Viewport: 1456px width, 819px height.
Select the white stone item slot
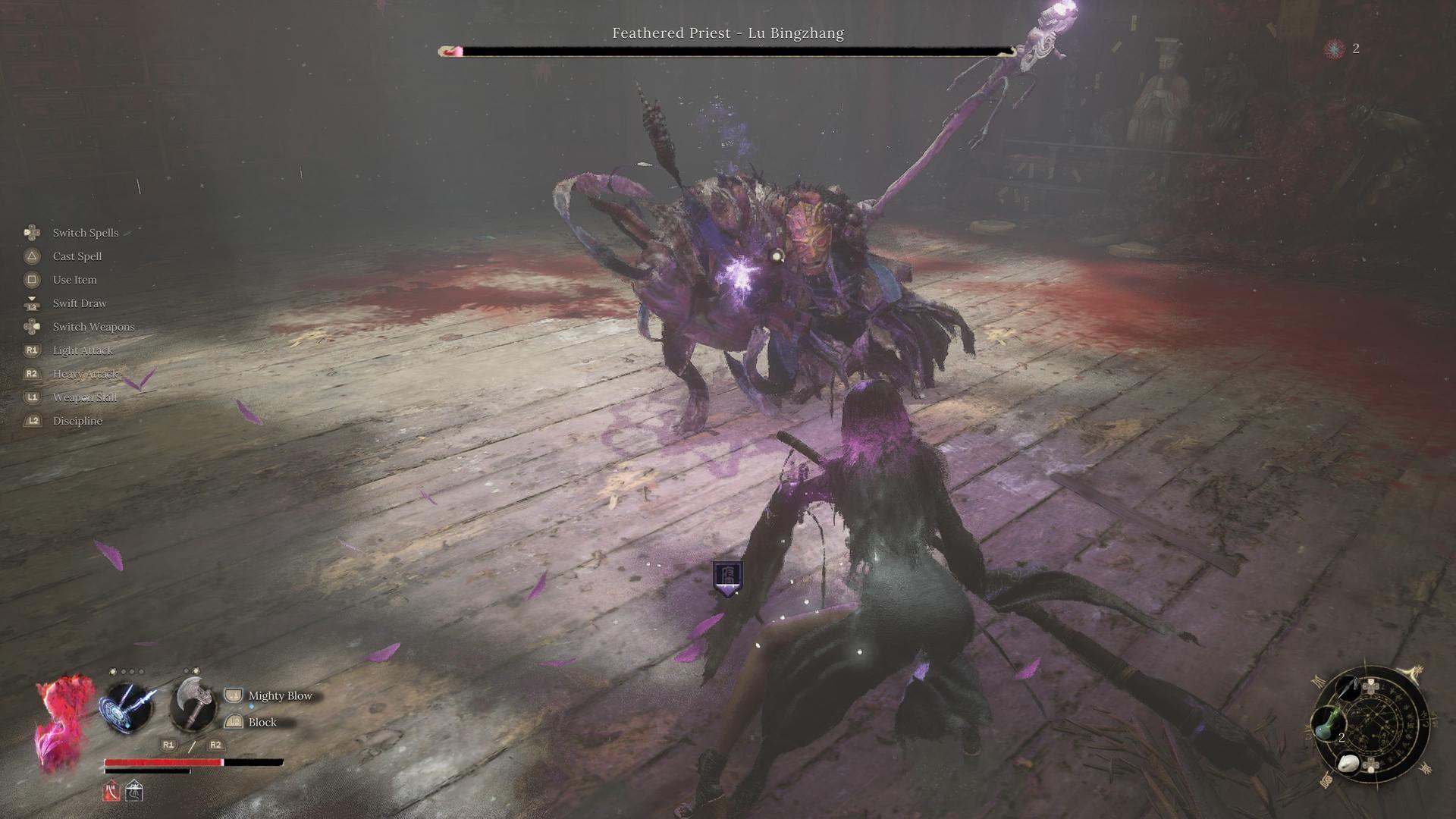coord(1350,764)
